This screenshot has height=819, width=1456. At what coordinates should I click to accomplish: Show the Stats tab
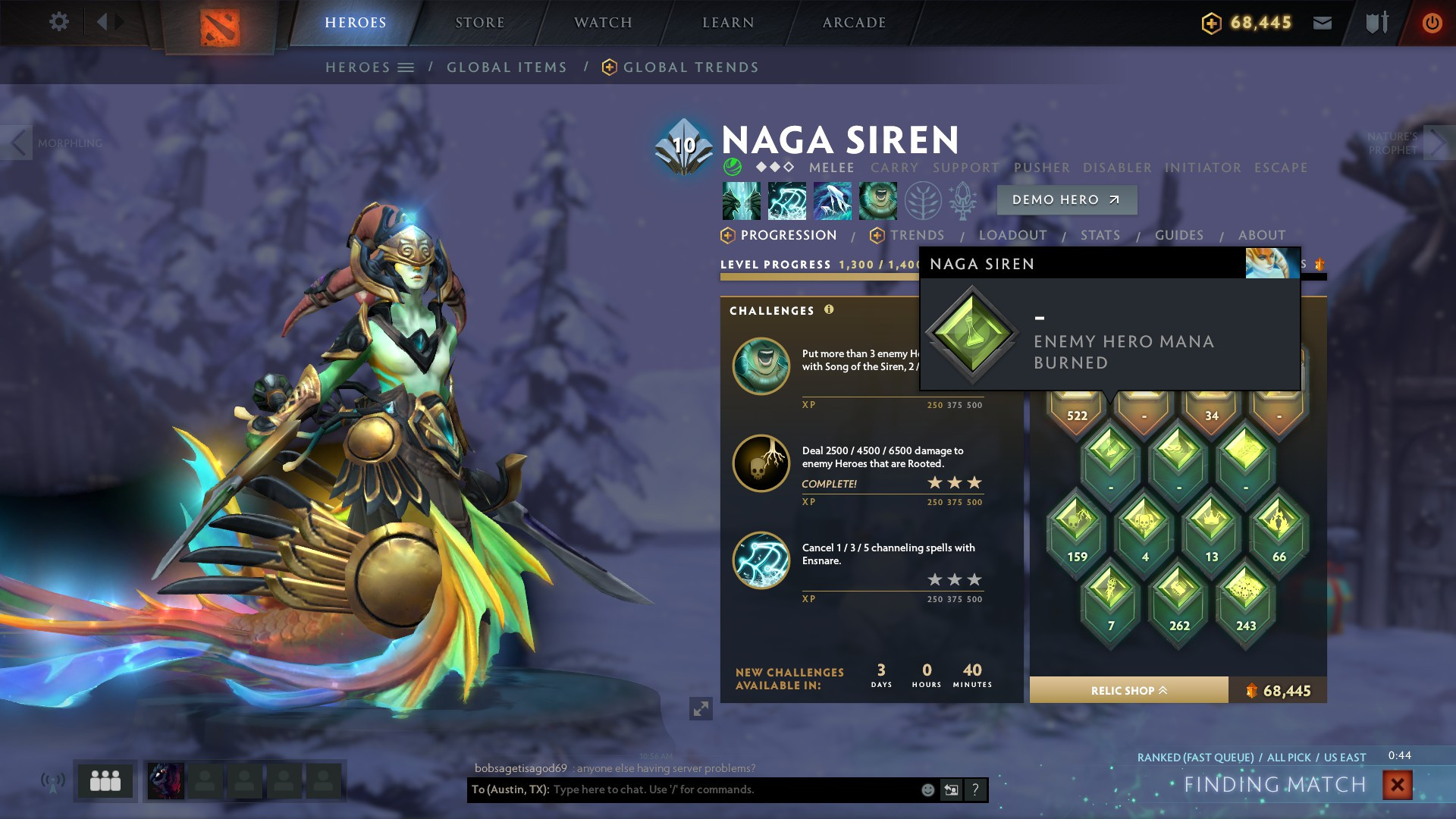point(1100,236)
